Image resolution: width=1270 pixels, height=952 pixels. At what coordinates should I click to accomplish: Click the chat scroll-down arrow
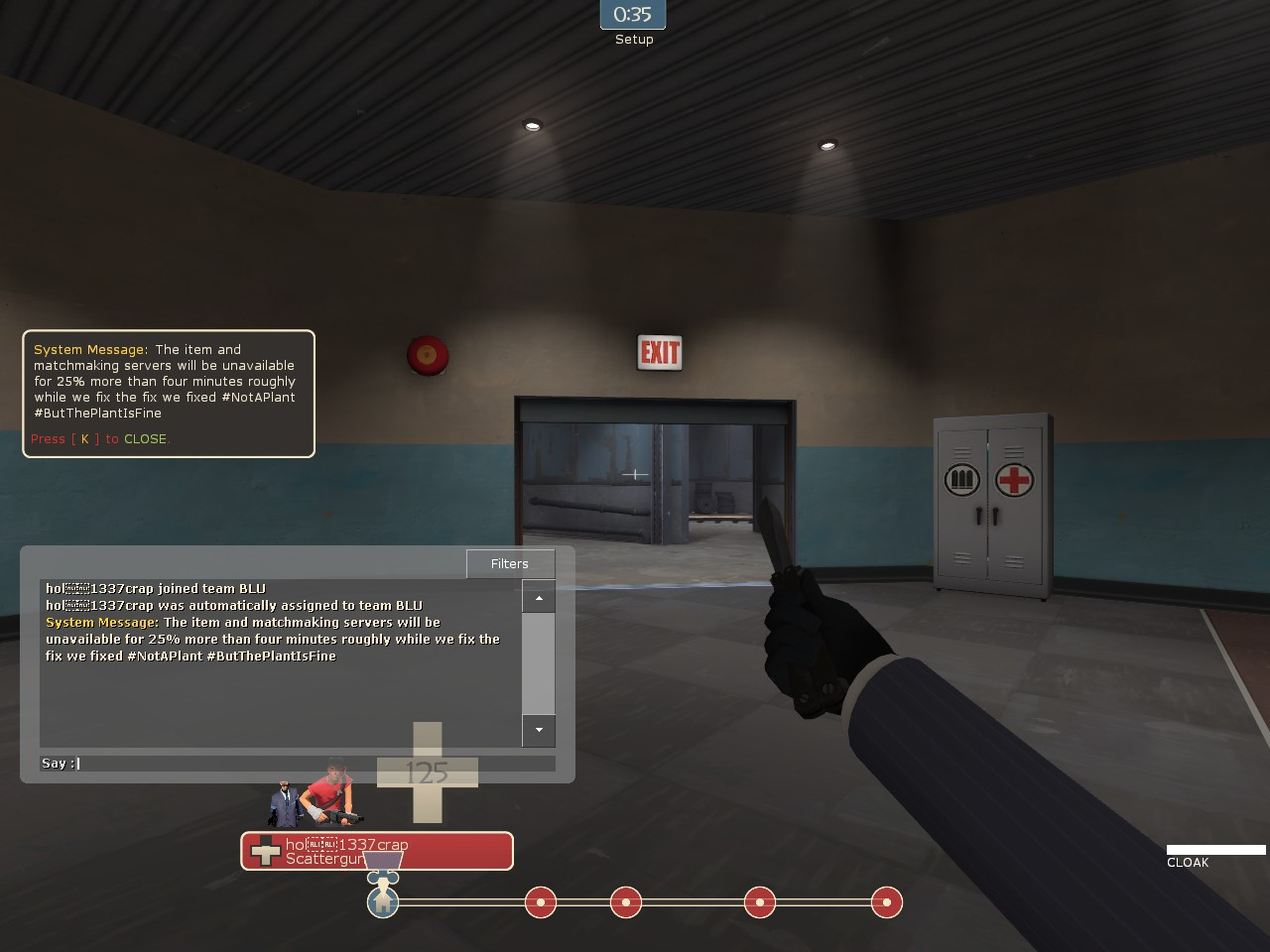click(x=539, y=731)
